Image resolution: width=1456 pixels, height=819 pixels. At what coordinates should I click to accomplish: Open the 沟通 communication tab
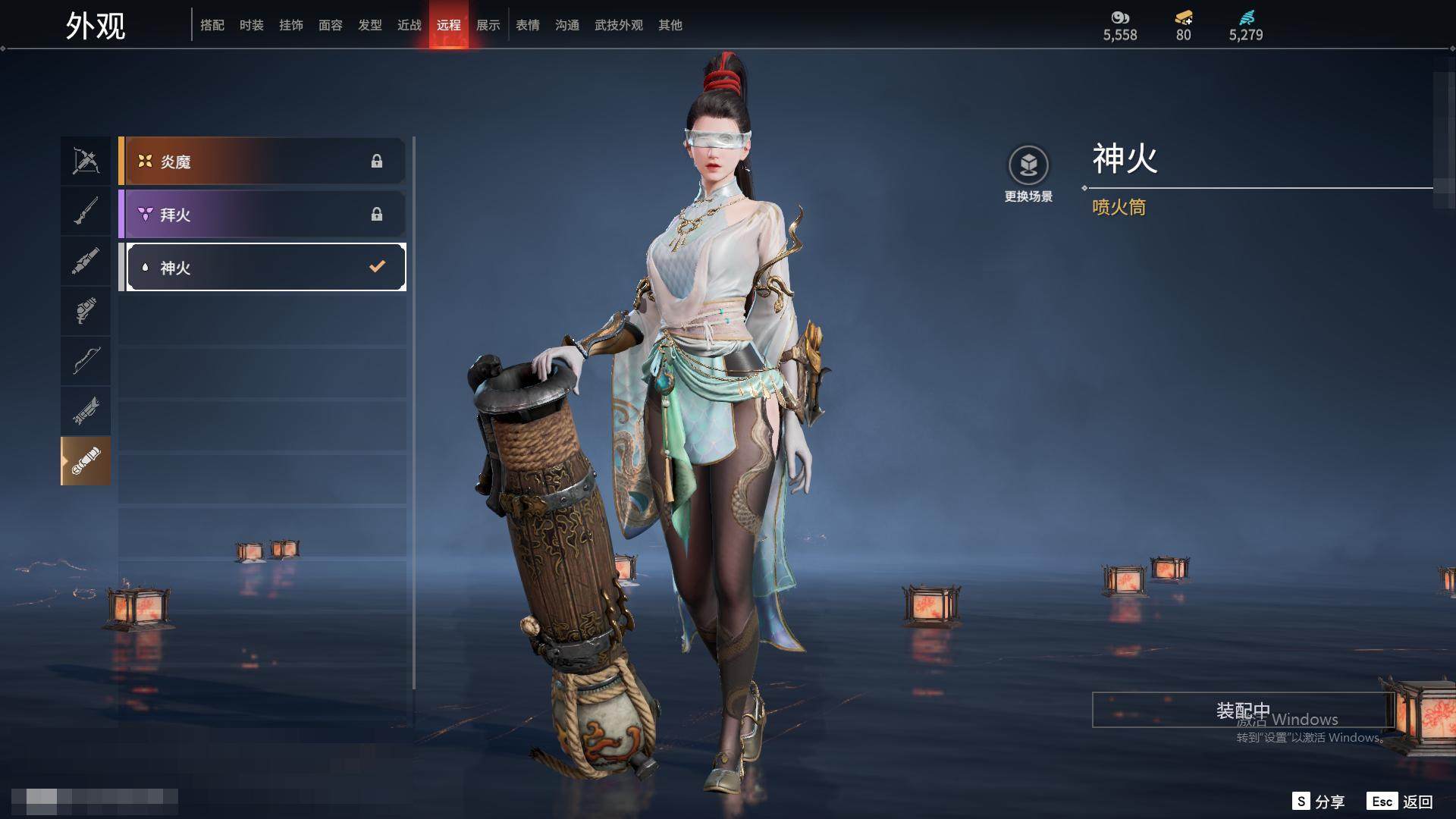(x=567, y=25)
